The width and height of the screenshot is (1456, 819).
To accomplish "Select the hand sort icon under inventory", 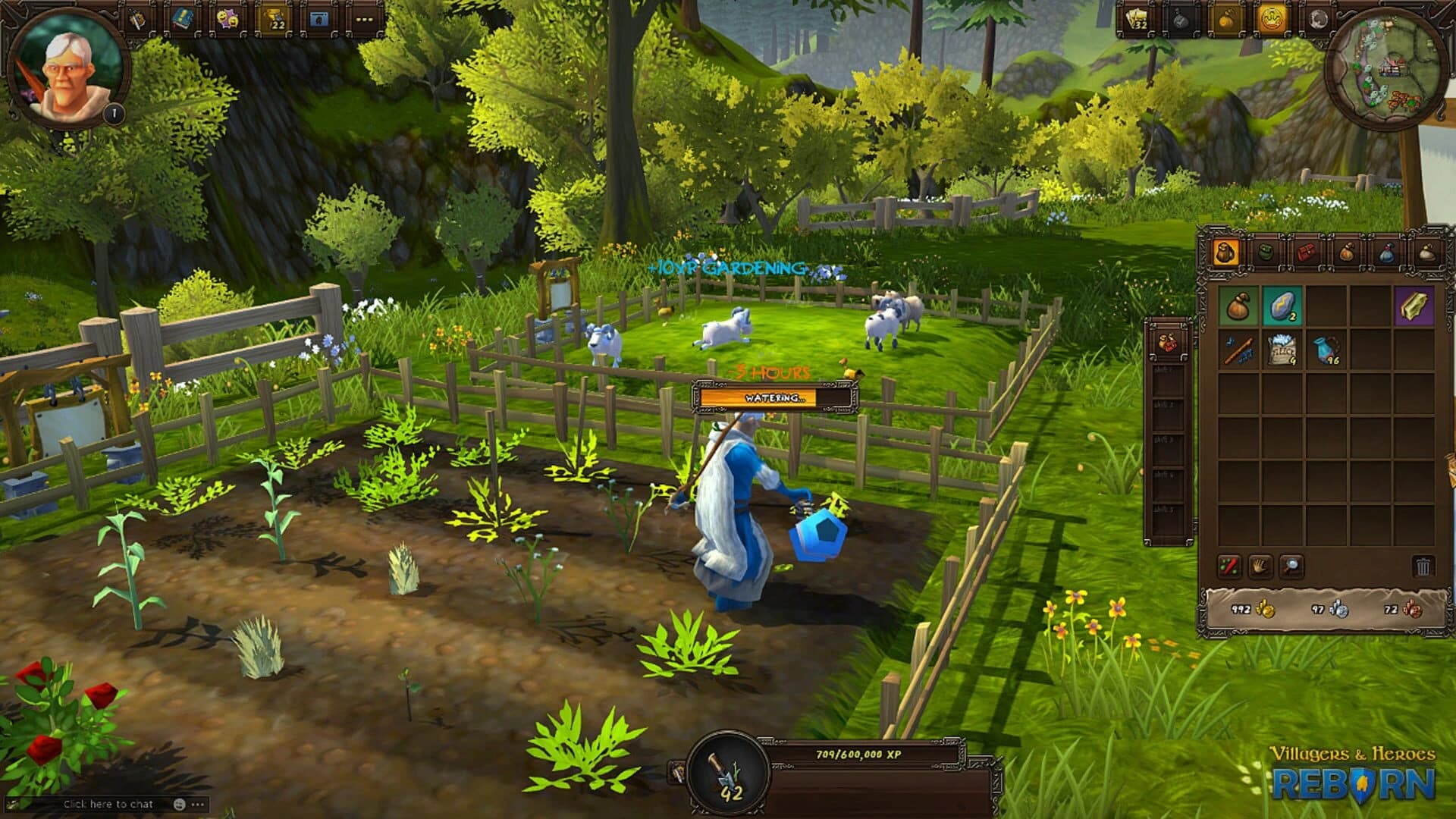I will (x=1259, y=566).
